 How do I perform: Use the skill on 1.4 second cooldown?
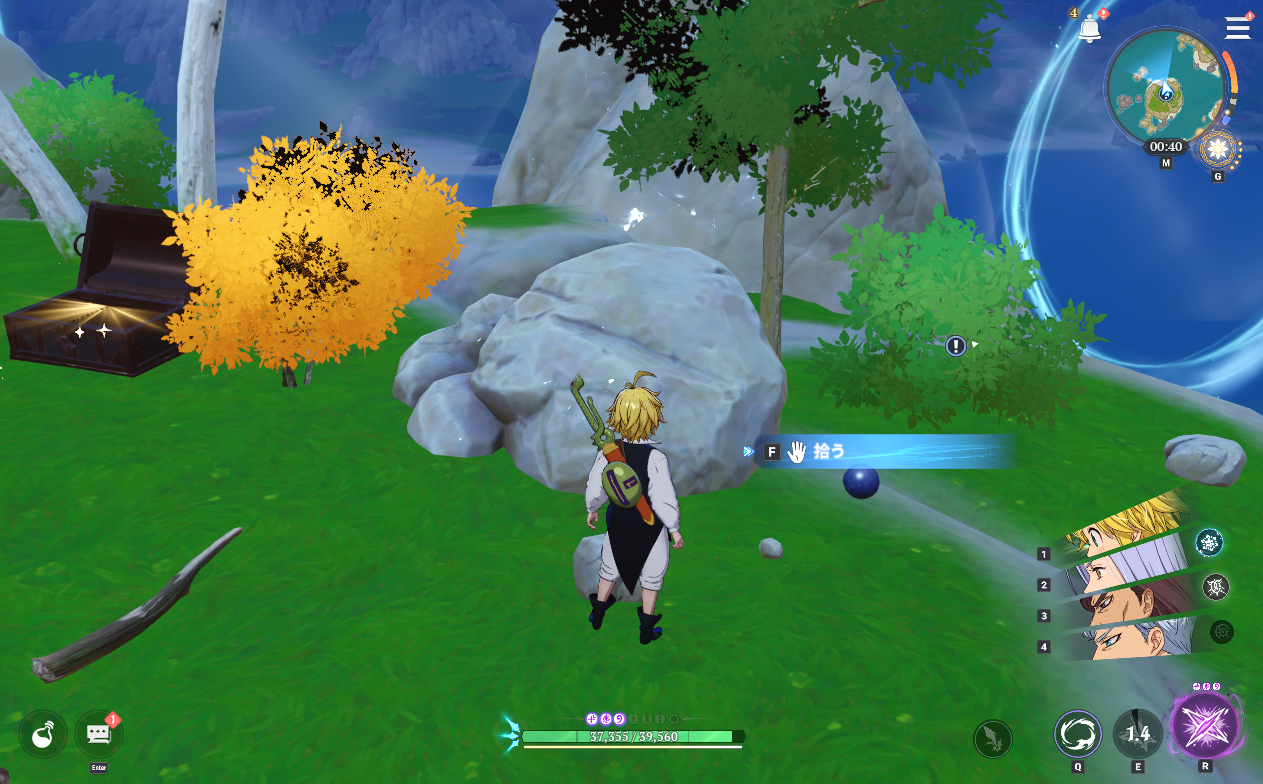1138,734
